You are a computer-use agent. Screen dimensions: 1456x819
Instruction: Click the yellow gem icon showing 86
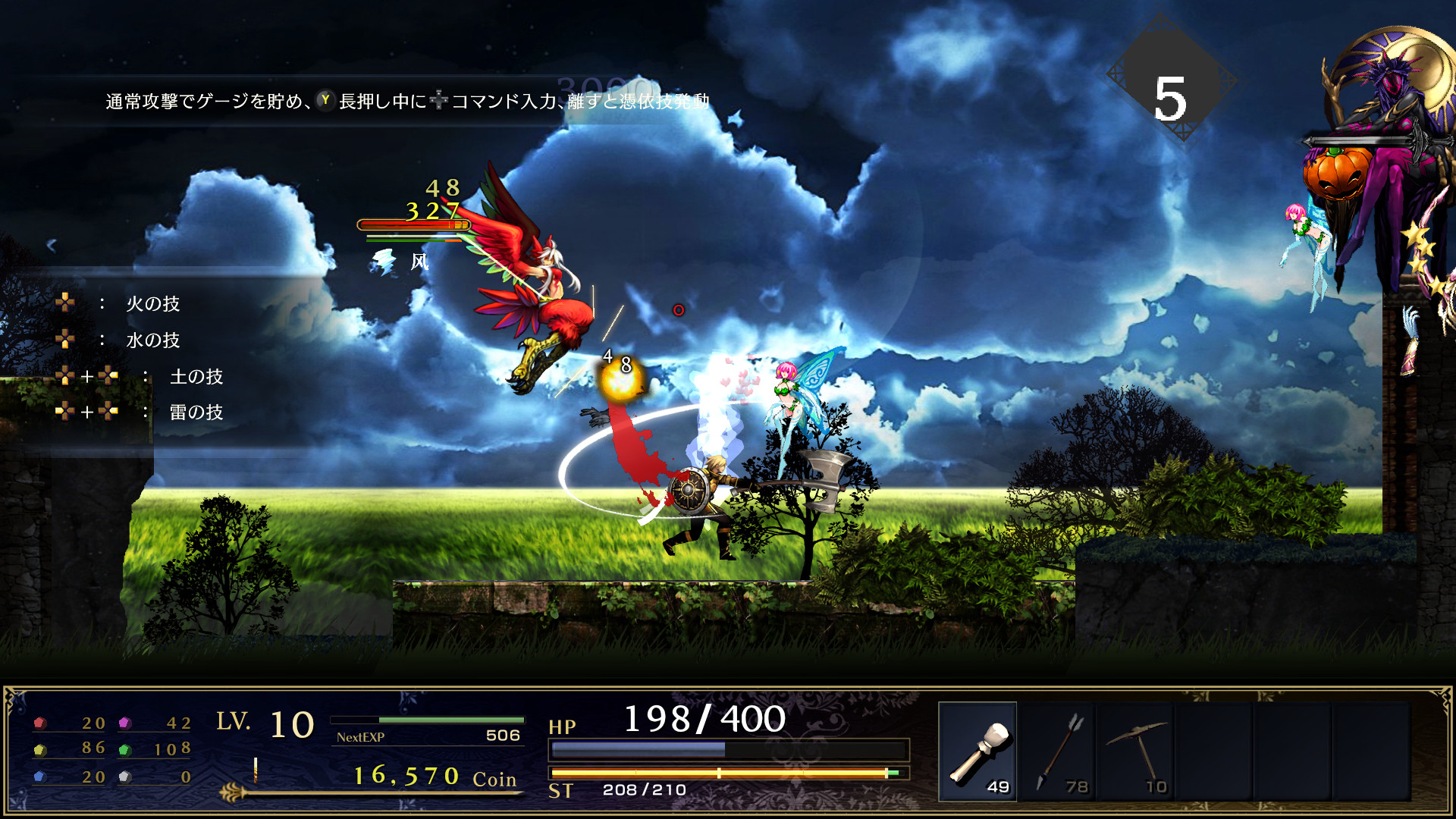click(x=39, y=751)
